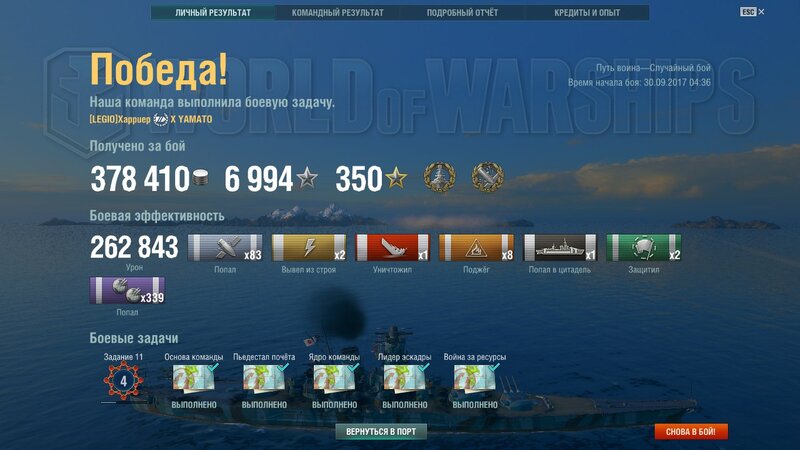Click the Защитил x2 ribbon
Image resolution: width=800 pixels, height=450 pixels.
[x=643, y=249]
